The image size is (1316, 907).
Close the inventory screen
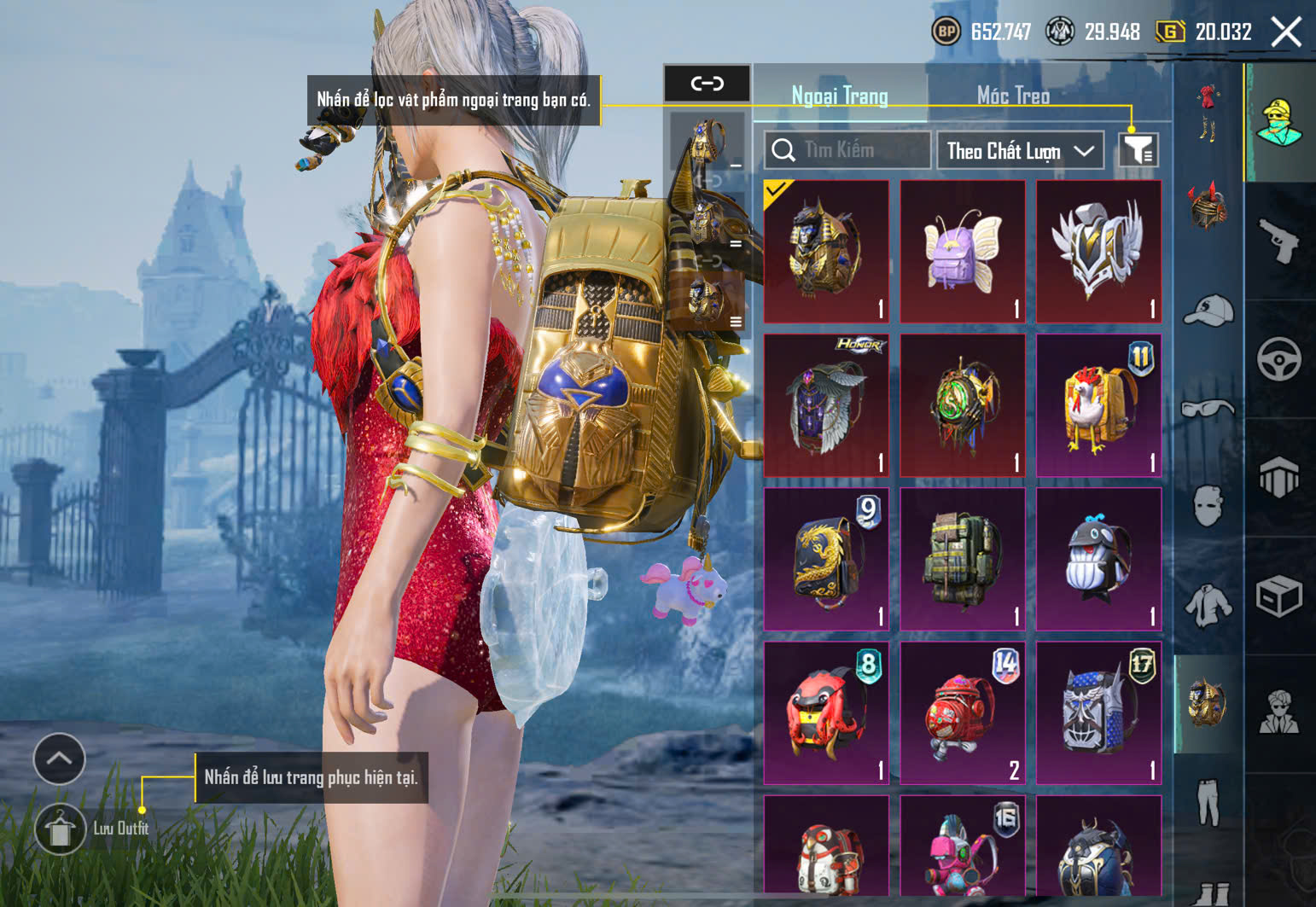click(x=1285, y=32)
